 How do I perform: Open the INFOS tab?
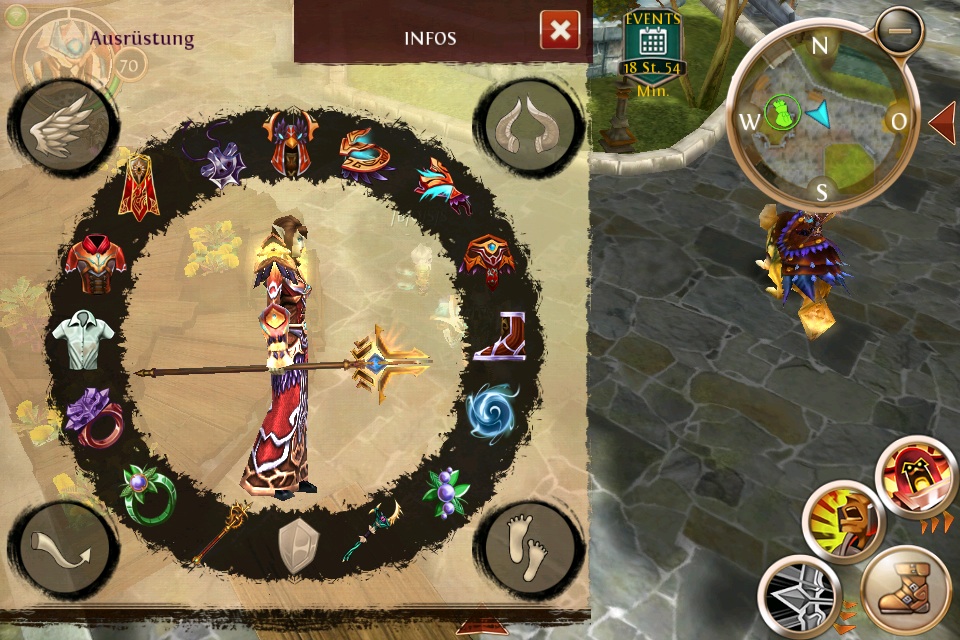point(430,38)
